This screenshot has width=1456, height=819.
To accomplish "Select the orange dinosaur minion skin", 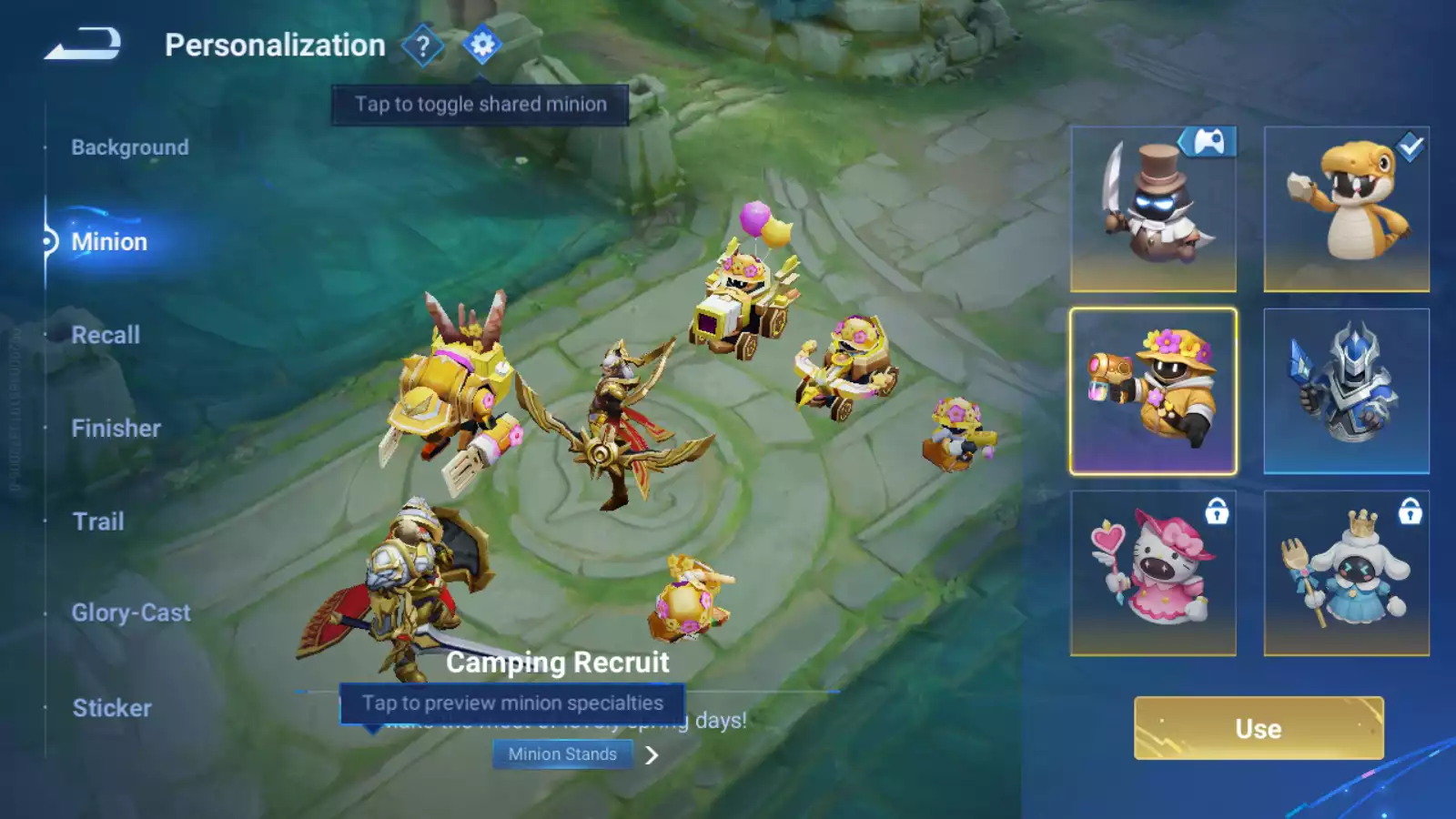I will pos(1346,209).
